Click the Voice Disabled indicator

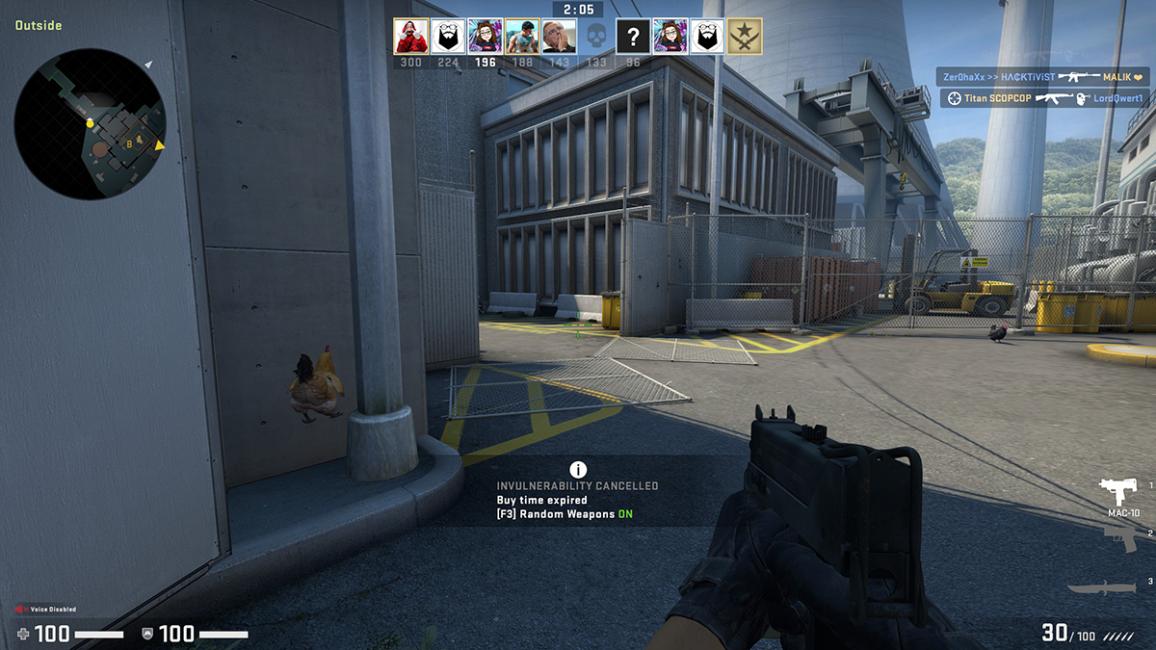tap(45, 609)
